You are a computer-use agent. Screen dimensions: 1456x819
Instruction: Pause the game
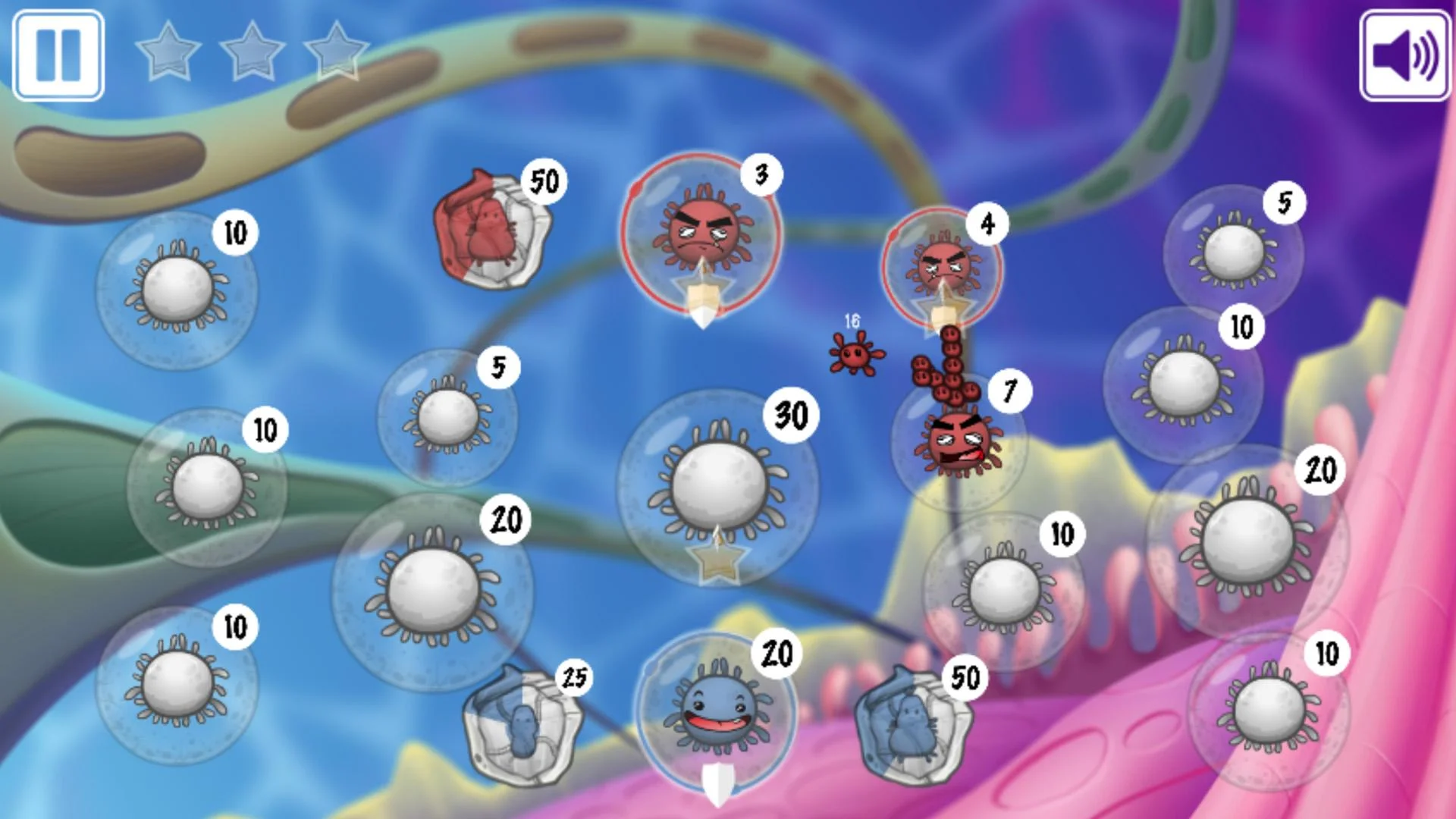[59, 53]
